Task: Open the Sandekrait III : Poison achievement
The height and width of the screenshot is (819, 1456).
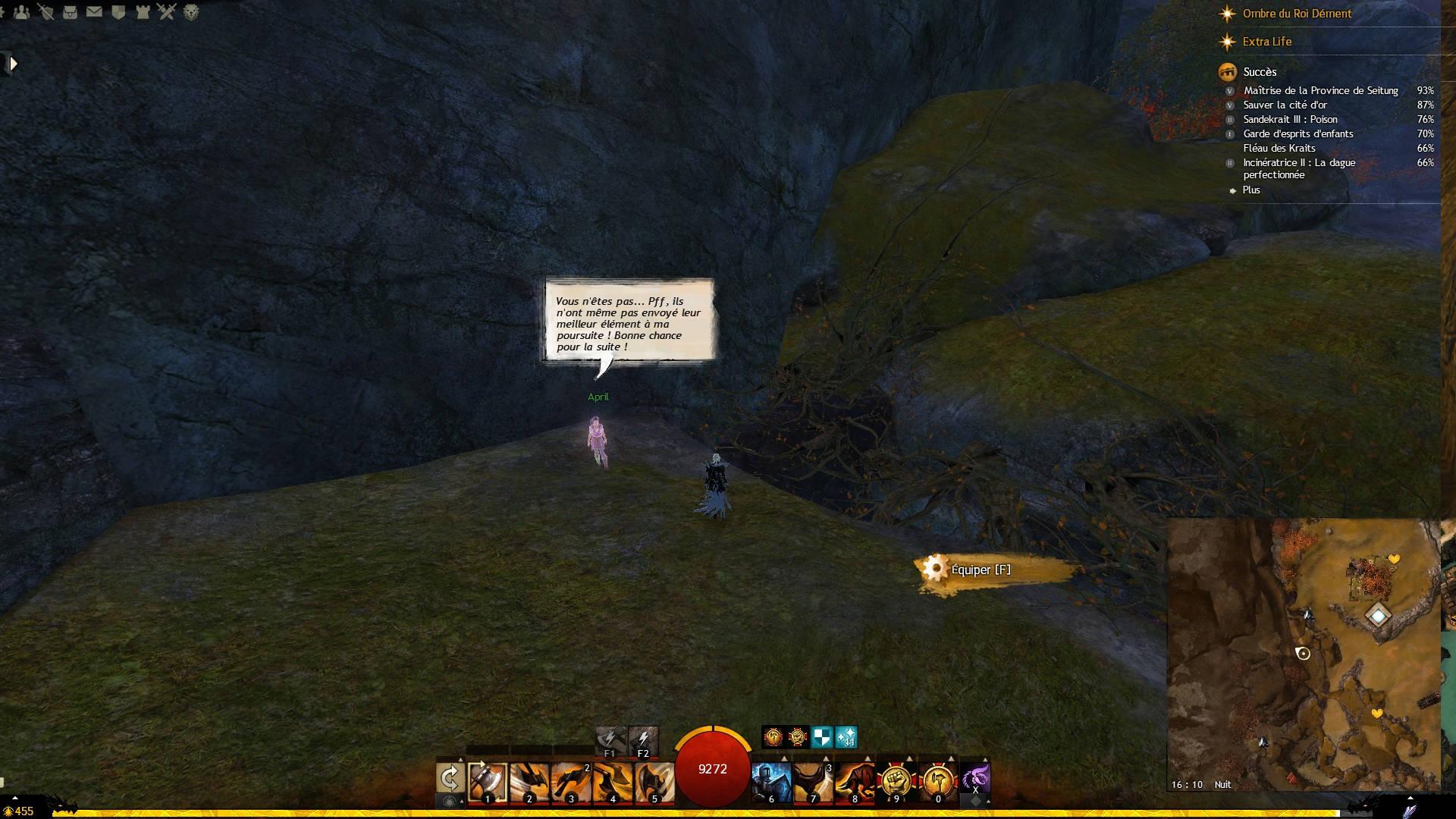Action: pos(1290,119)
